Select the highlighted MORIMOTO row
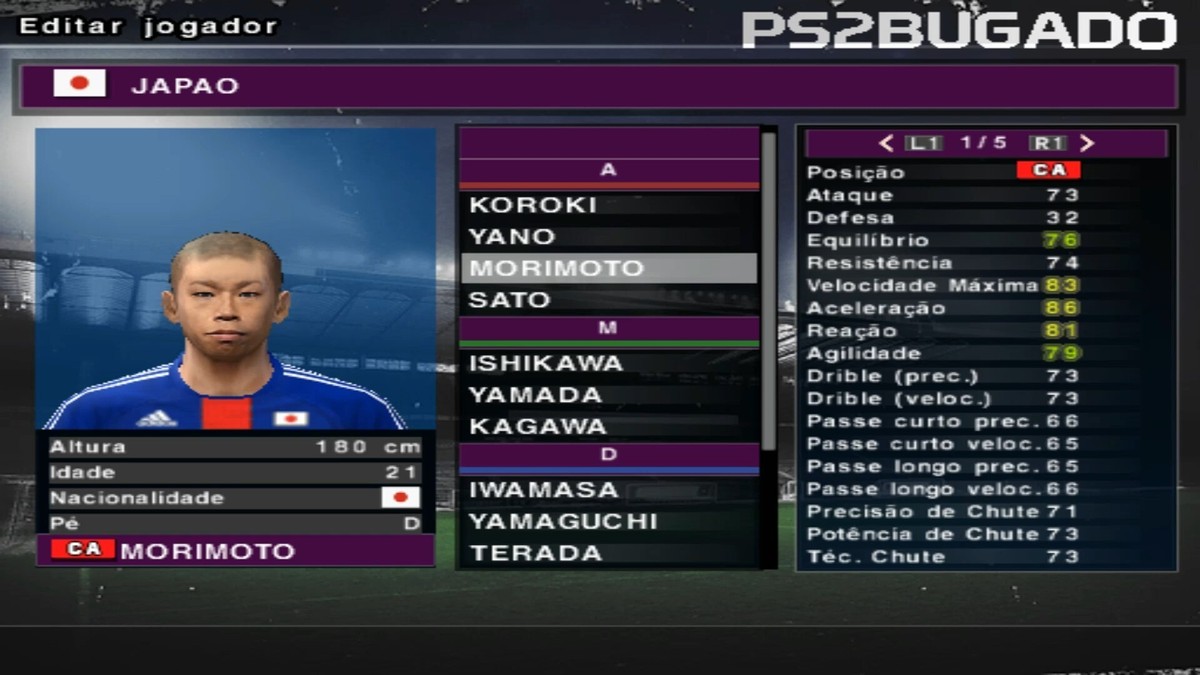The image size is (1200, 675). tap(608, 268)
